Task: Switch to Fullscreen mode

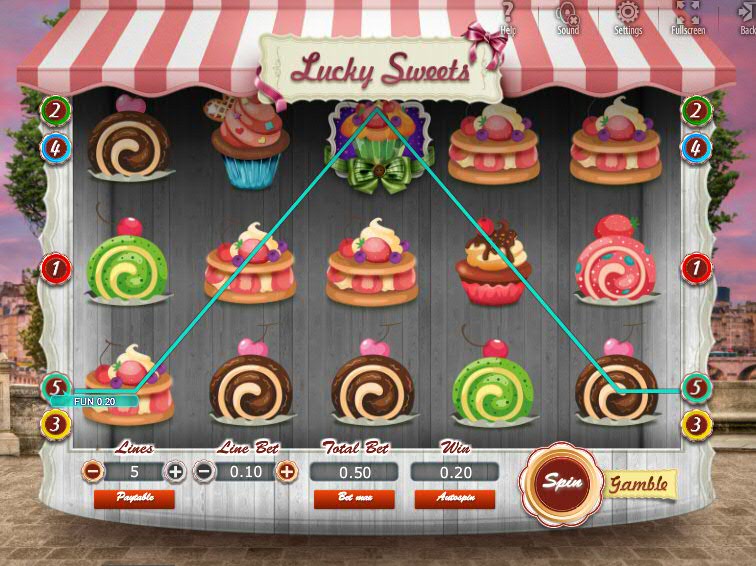Action: tap(688, 15)
